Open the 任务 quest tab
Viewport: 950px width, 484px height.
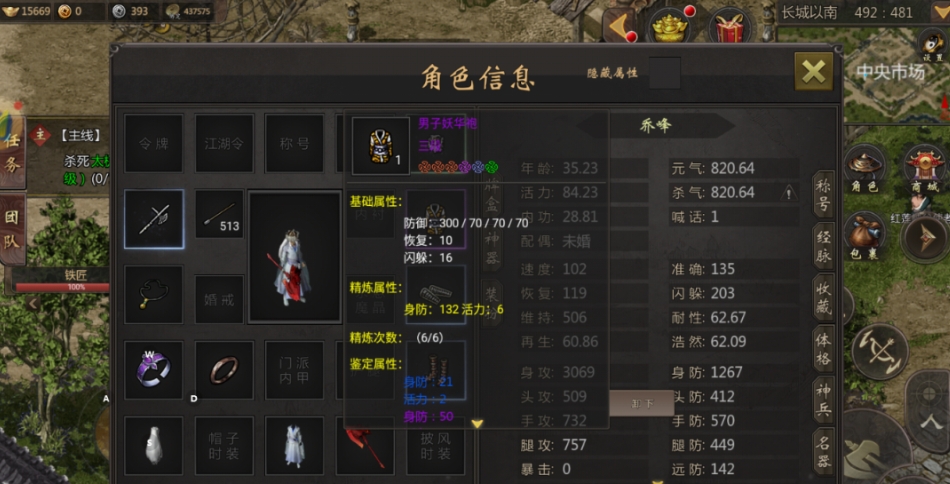tap(12, 150)
